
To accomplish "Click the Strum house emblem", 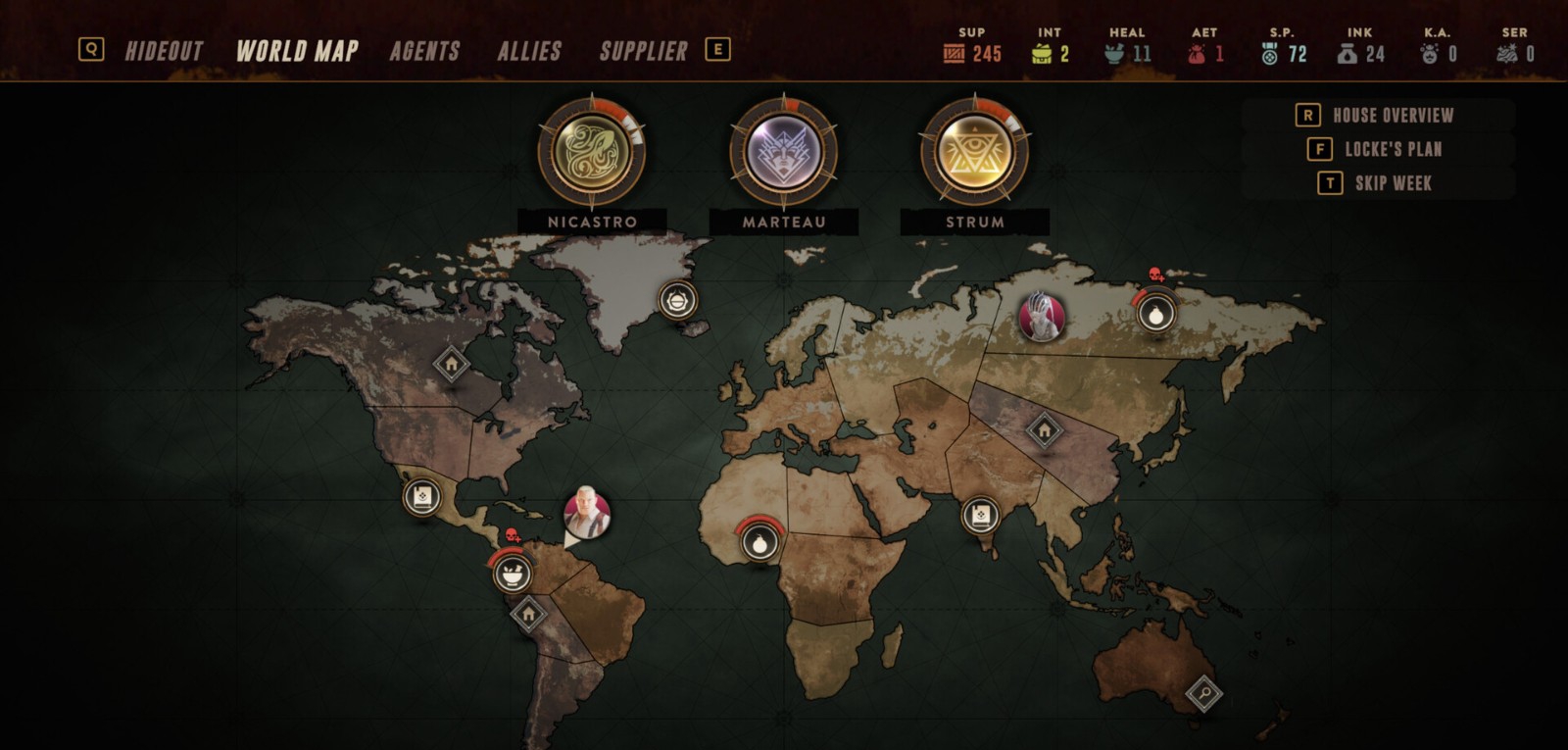I will [974, 152].
